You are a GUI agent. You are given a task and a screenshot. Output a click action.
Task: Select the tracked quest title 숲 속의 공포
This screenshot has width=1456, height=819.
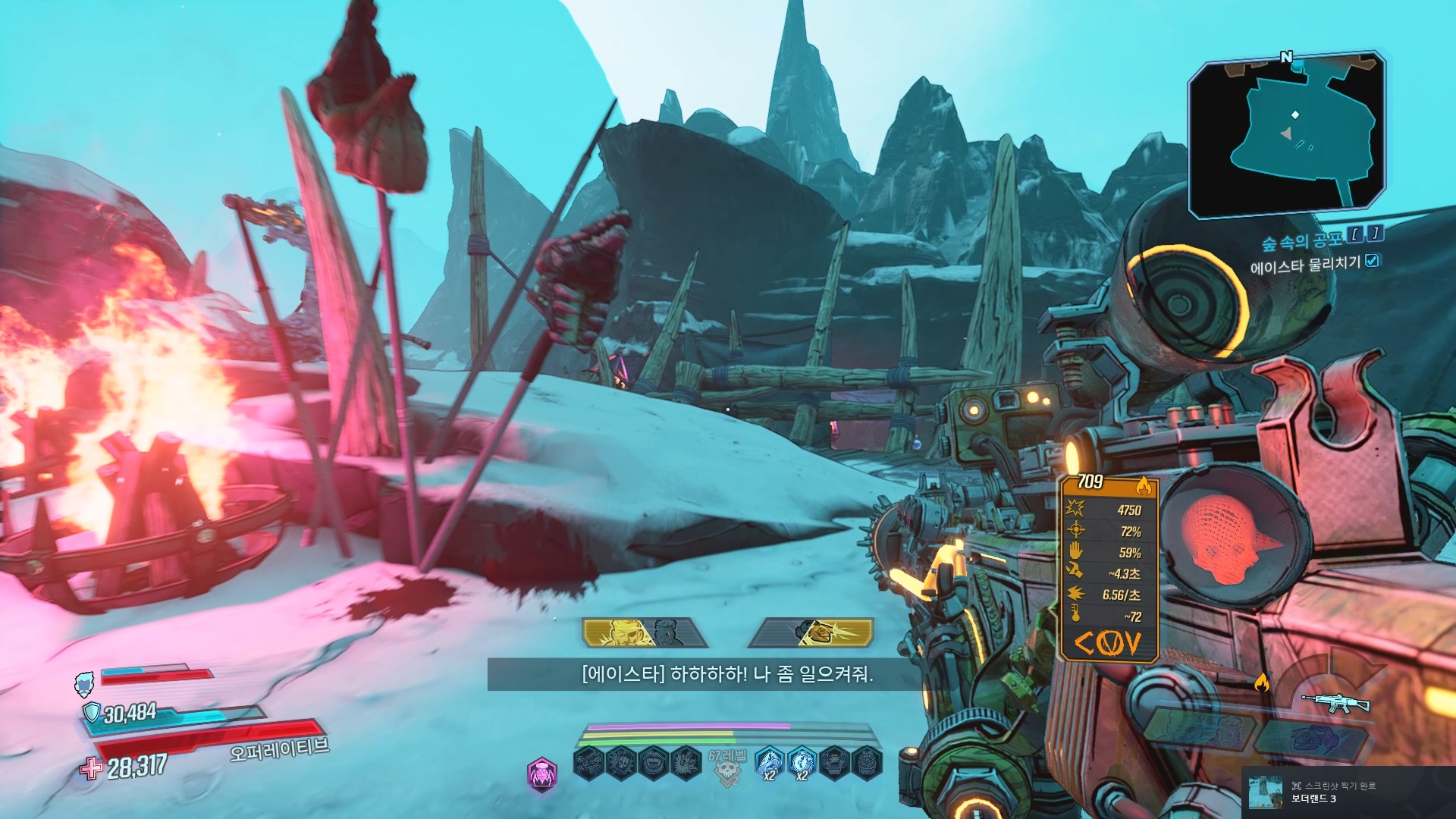pos(1301,241)
